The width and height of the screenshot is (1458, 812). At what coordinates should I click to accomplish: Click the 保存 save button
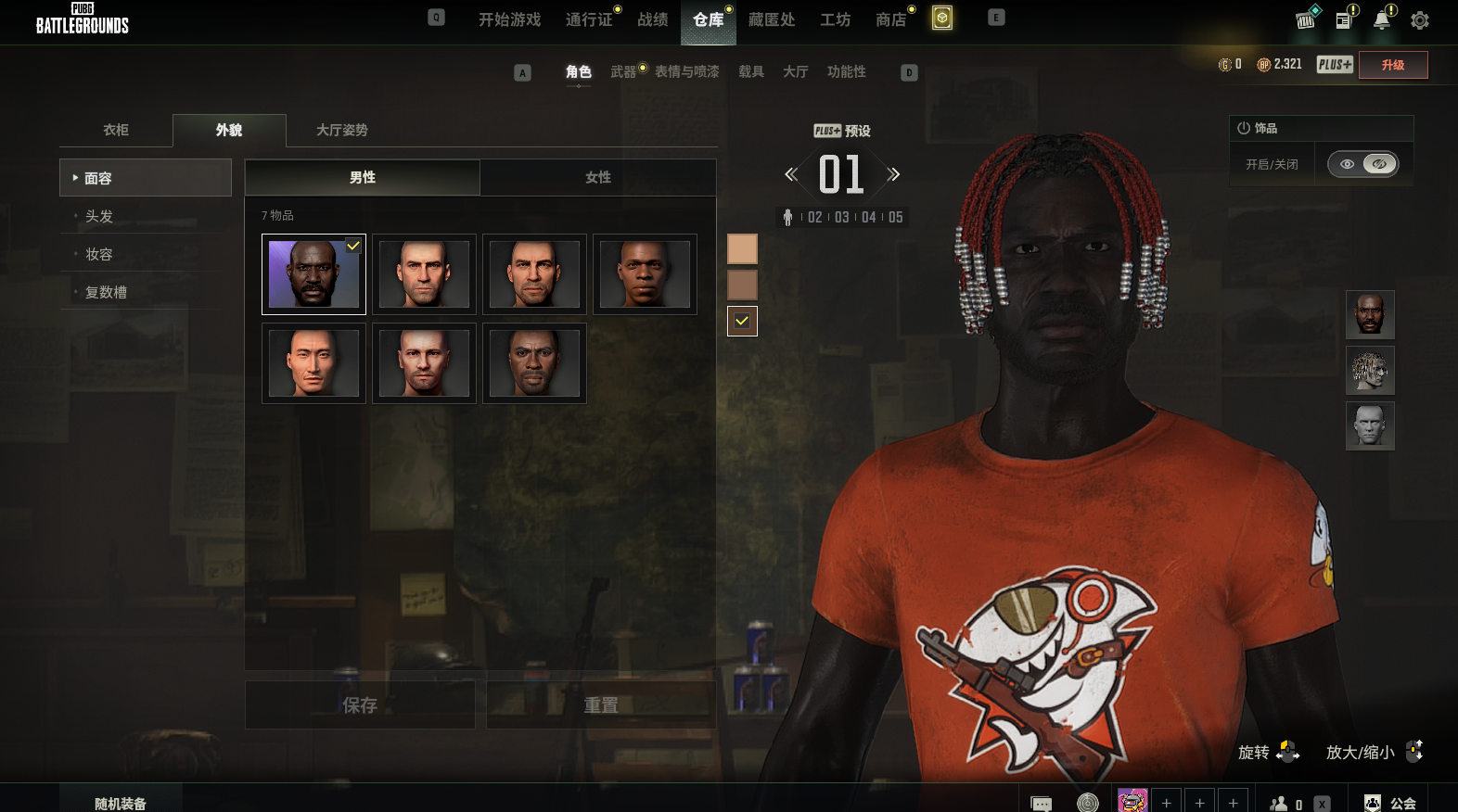point(360,705)
